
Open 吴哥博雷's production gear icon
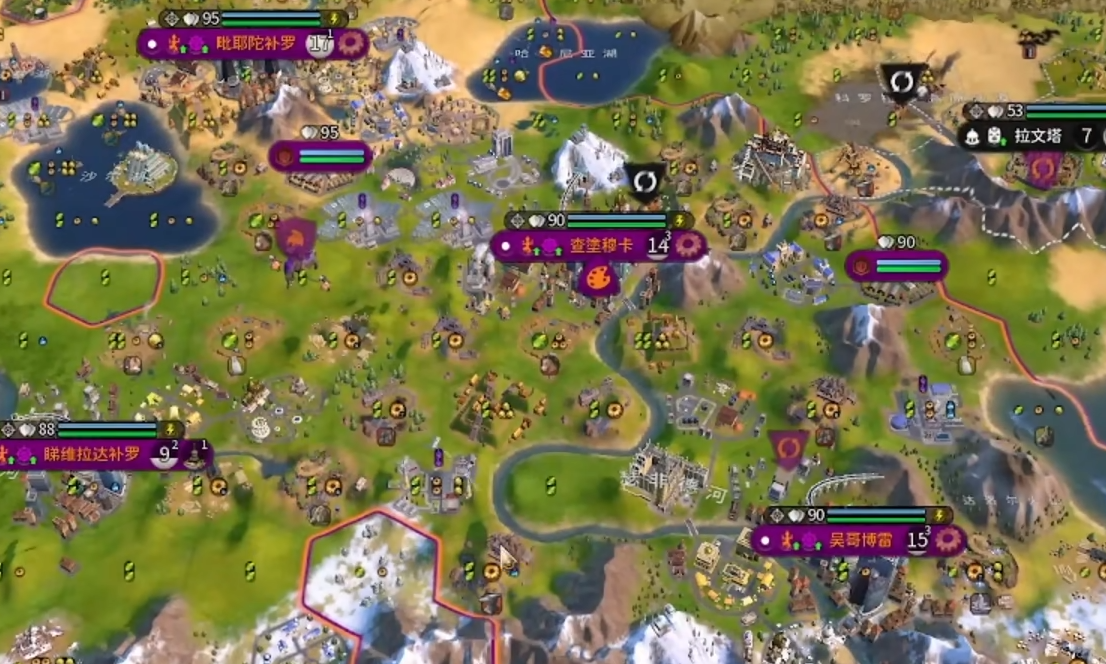coord(947,540)
